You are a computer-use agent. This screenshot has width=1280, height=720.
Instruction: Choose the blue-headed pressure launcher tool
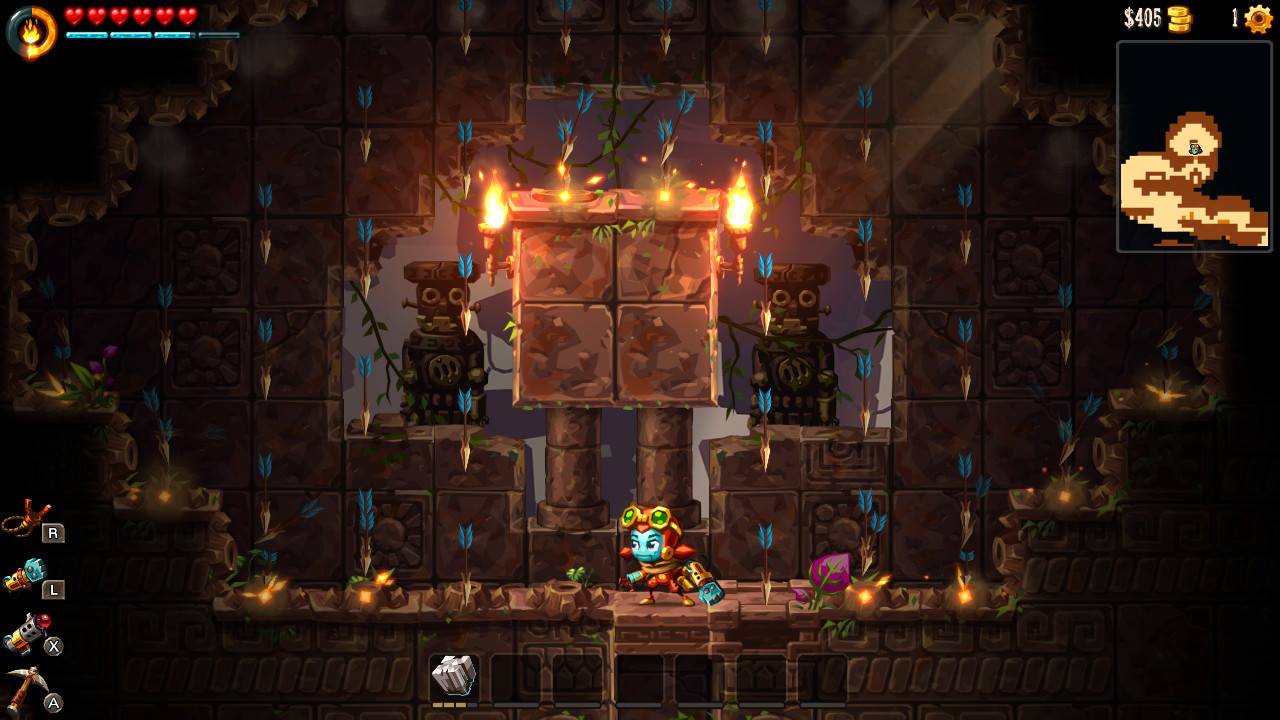click(x=27, y=576)
